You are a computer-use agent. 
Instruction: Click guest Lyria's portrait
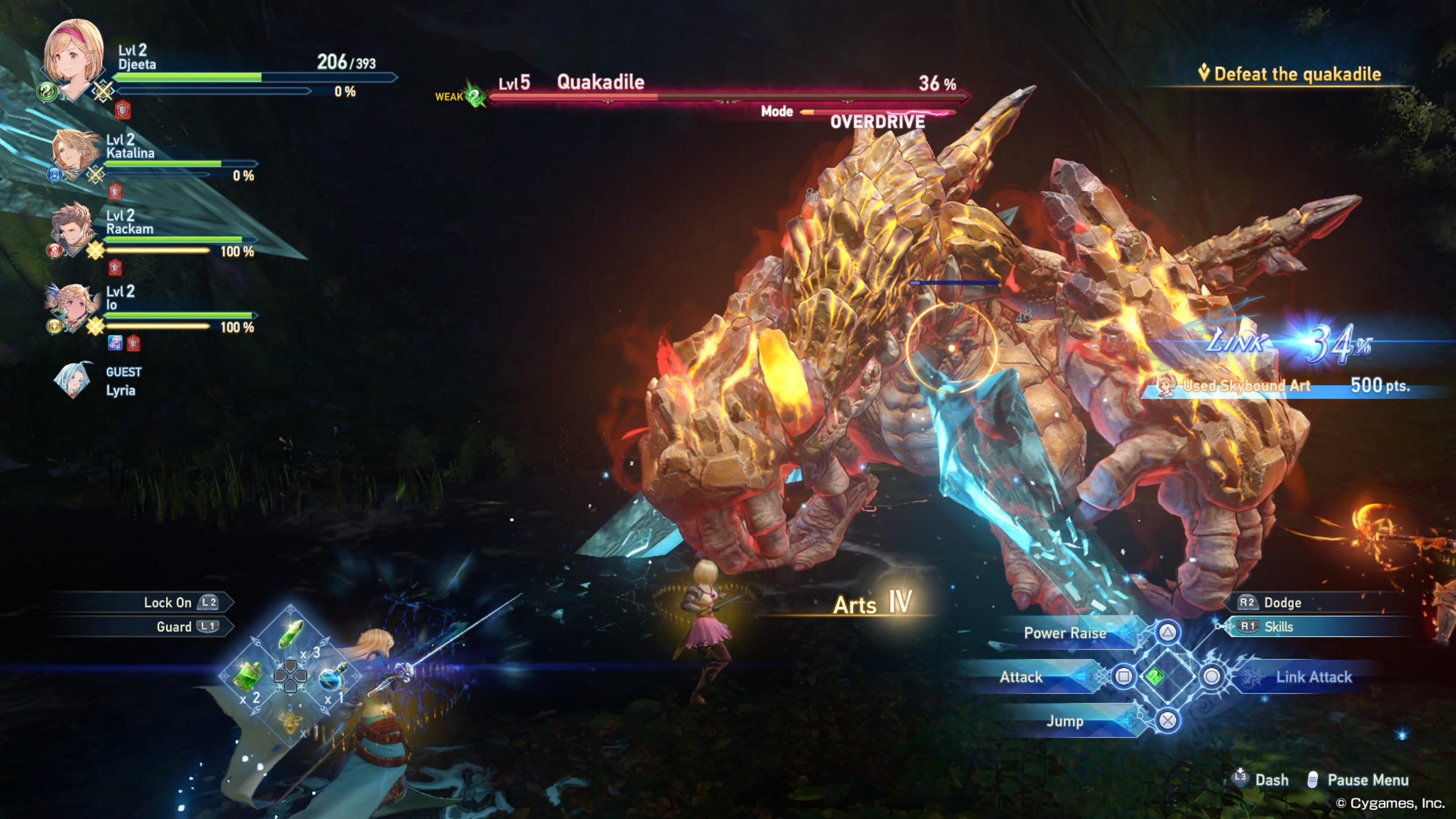coord(72,380)
